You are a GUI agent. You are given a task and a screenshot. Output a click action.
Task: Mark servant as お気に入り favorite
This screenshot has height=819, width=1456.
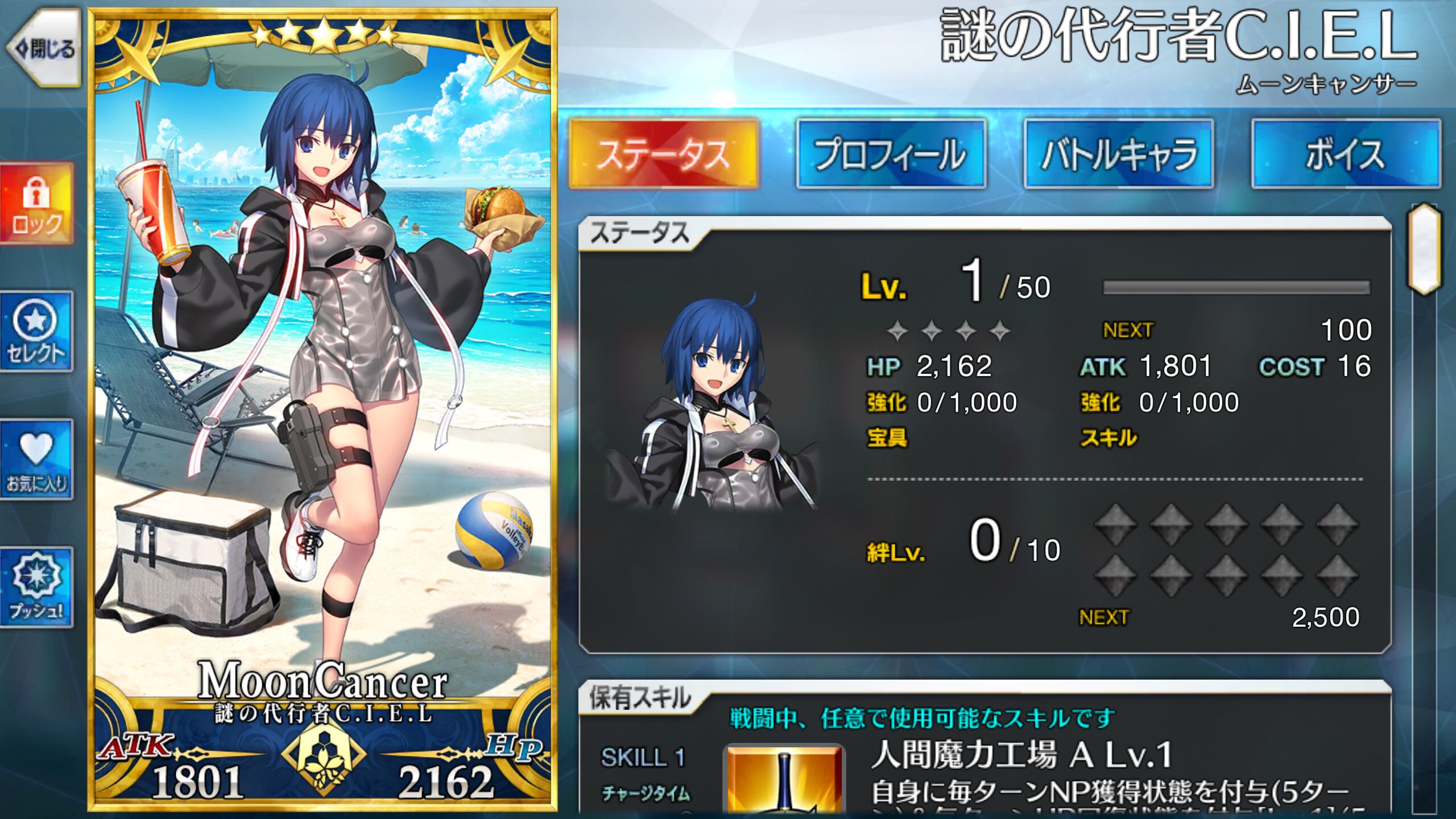(36, 460)
